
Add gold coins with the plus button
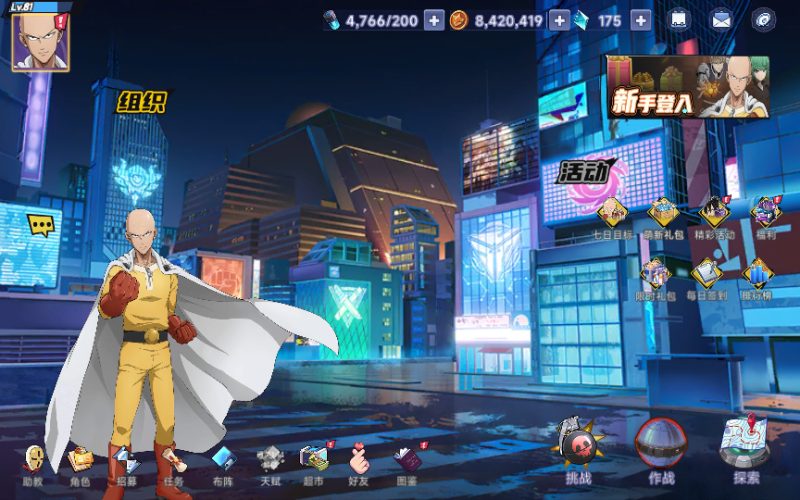coord(559,20)
